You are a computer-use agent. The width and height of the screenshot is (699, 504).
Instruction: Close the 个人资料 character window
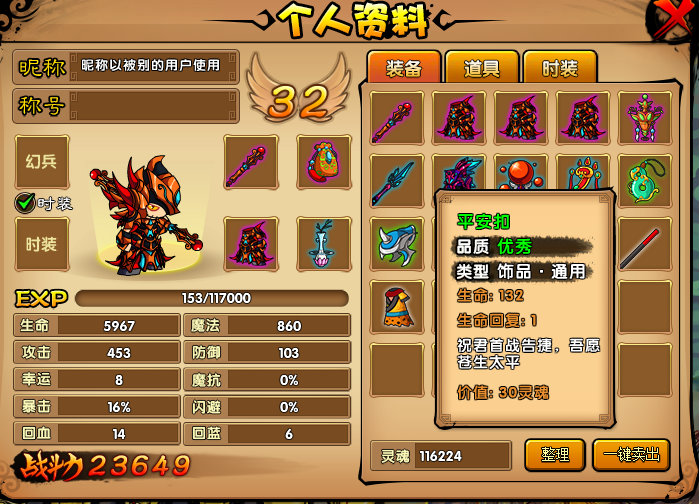point(676,18)
